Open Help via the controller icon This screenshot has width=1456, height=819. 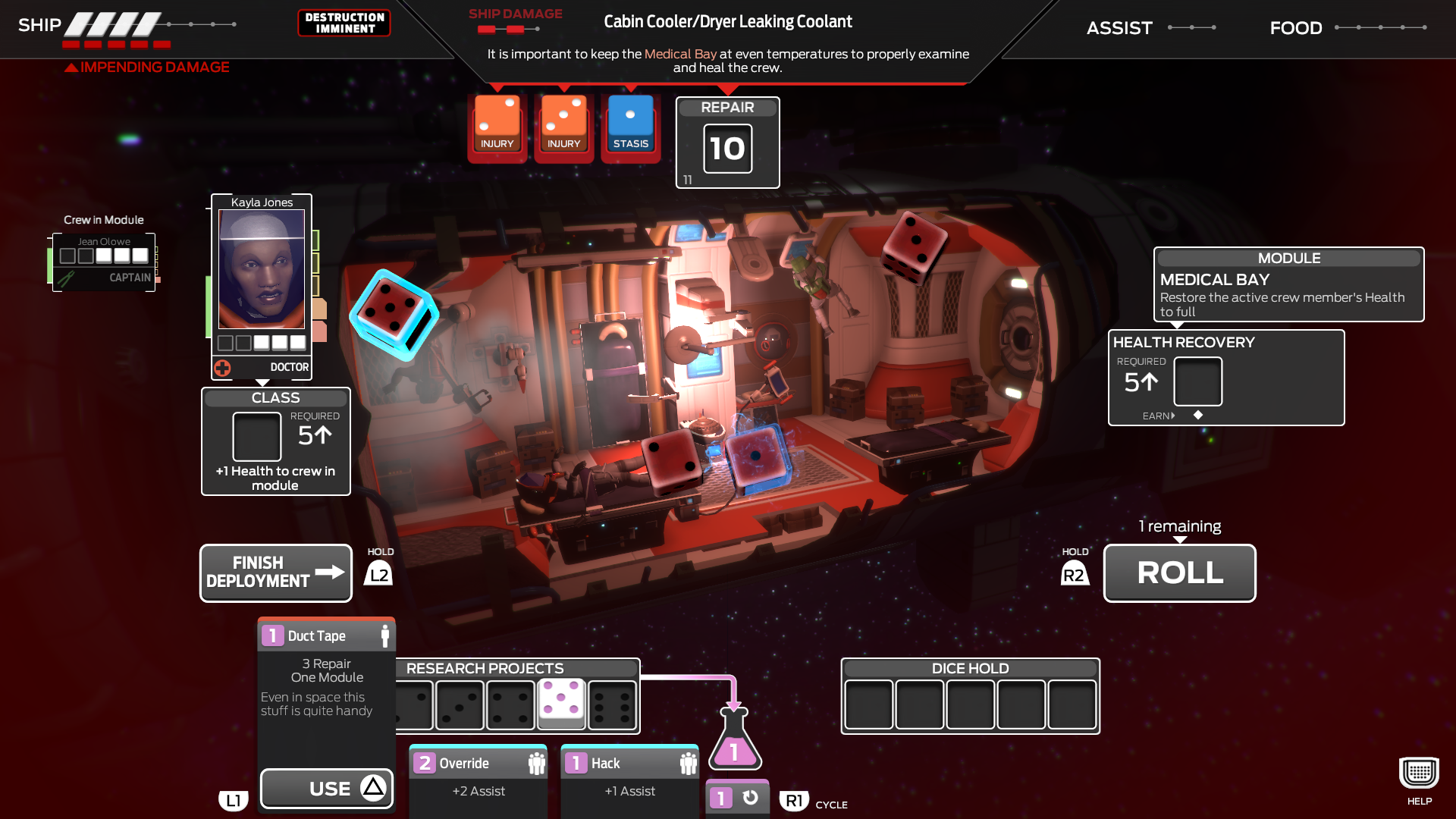[1417, 773]
